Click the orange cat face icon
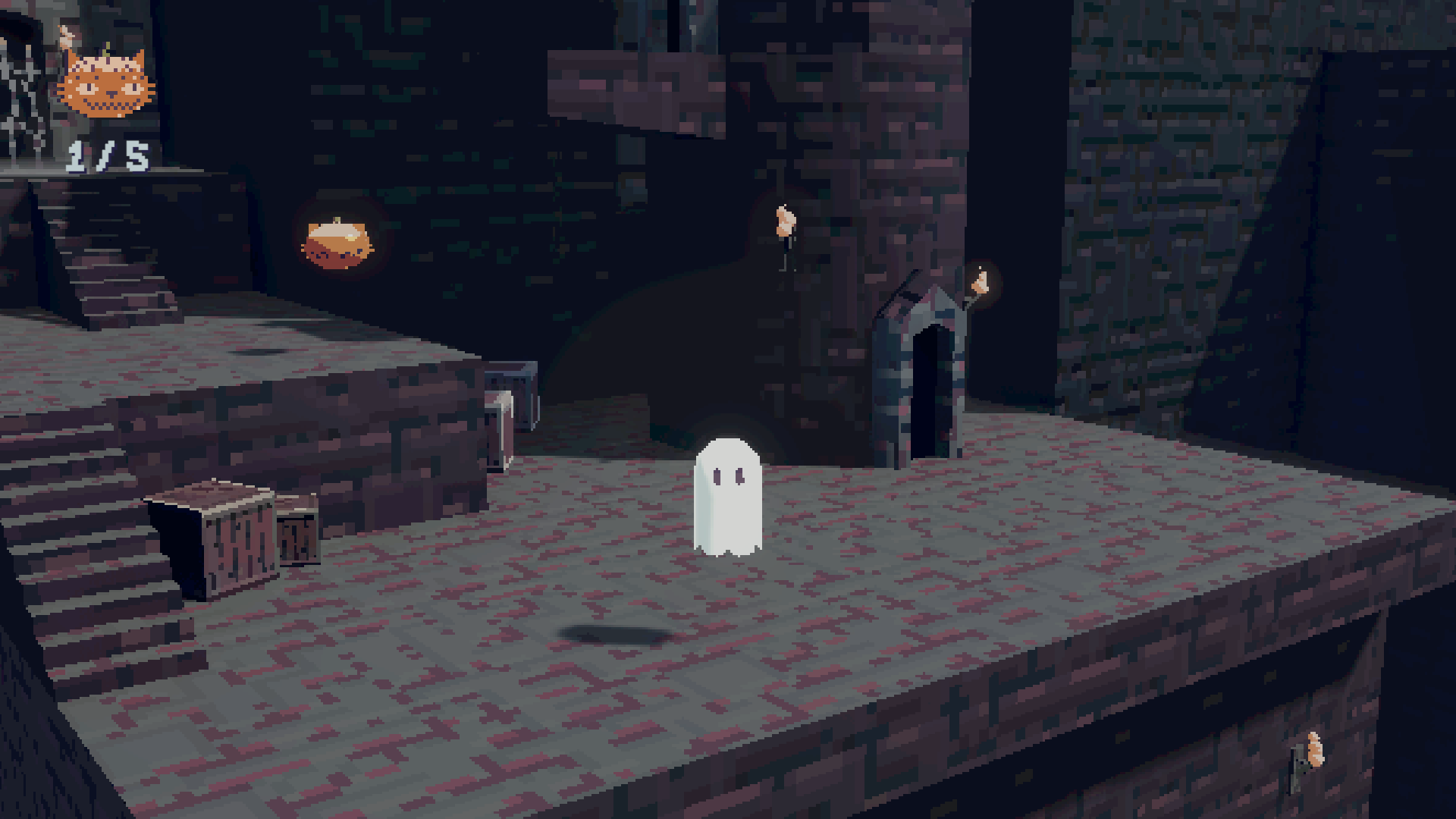 pyautogui.click(x=106, y=83)
